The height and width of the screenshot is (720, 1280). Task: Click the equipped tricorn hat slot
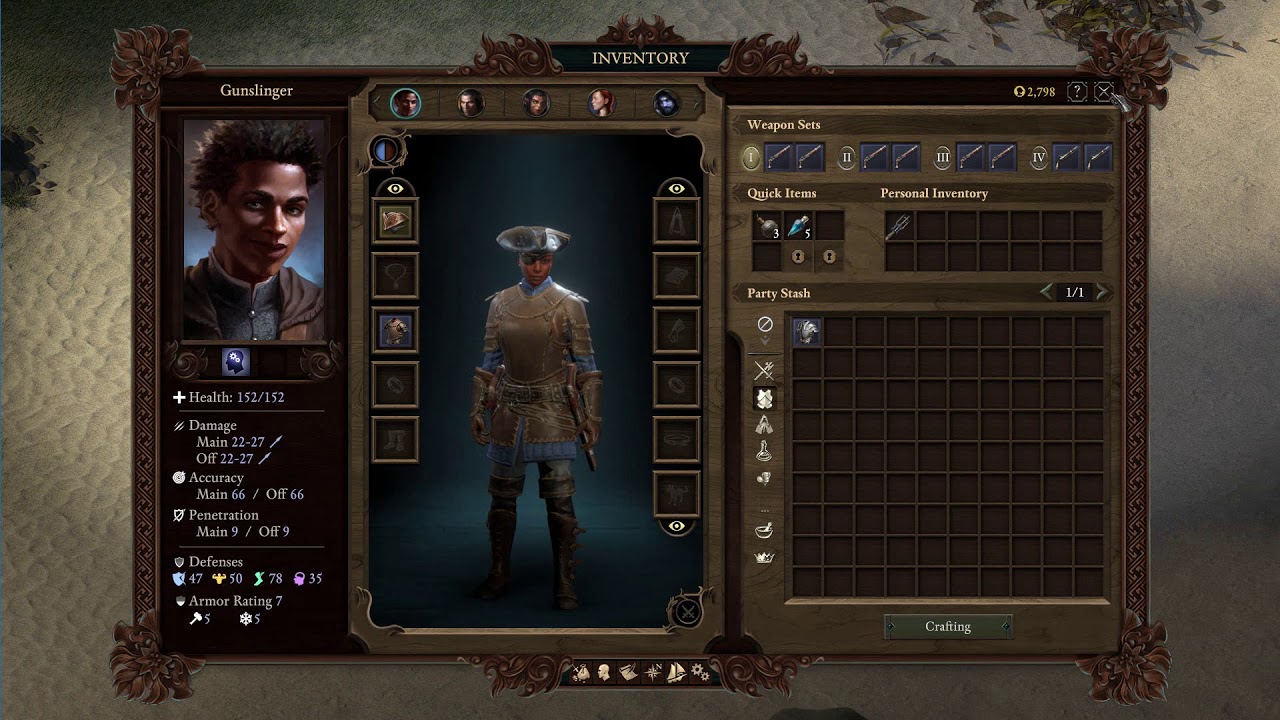[395, 221]
